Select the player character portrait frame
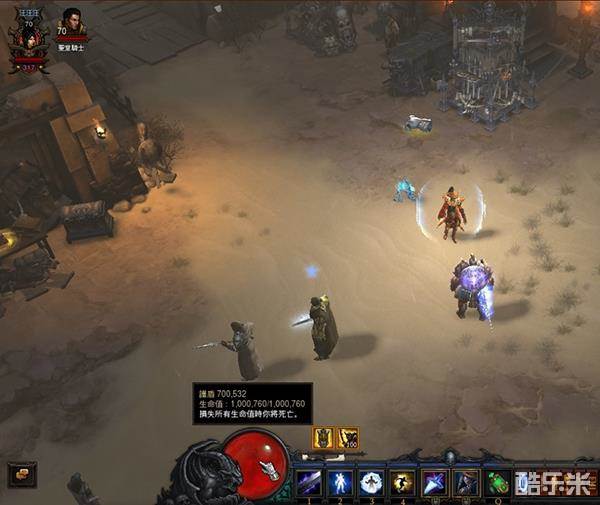The image size is (600, 505). pyautogui.click(x=29, y=39)
